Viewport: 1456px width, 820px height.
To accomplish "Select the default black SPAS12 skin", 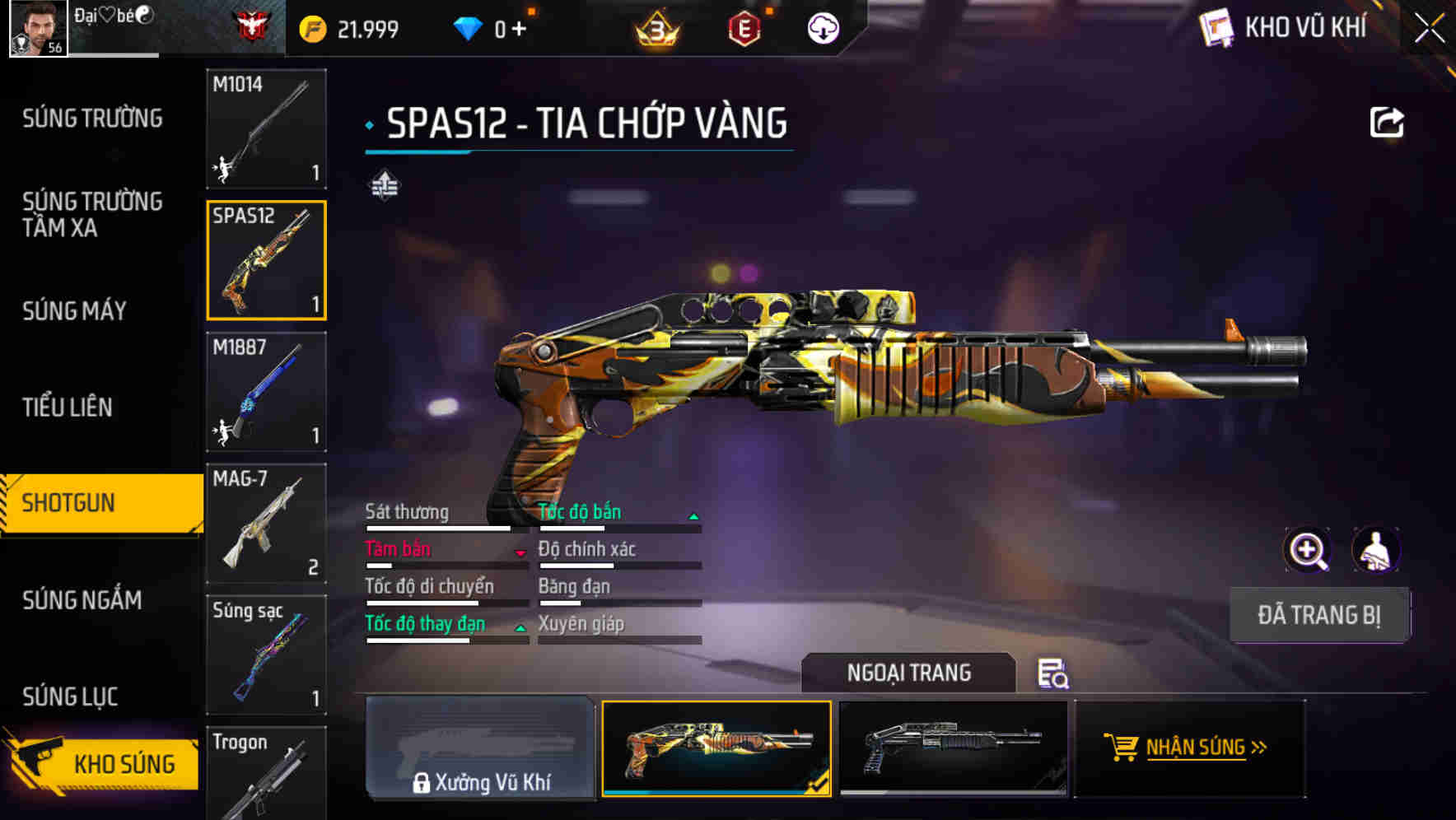I will click(x=953, y=748).
